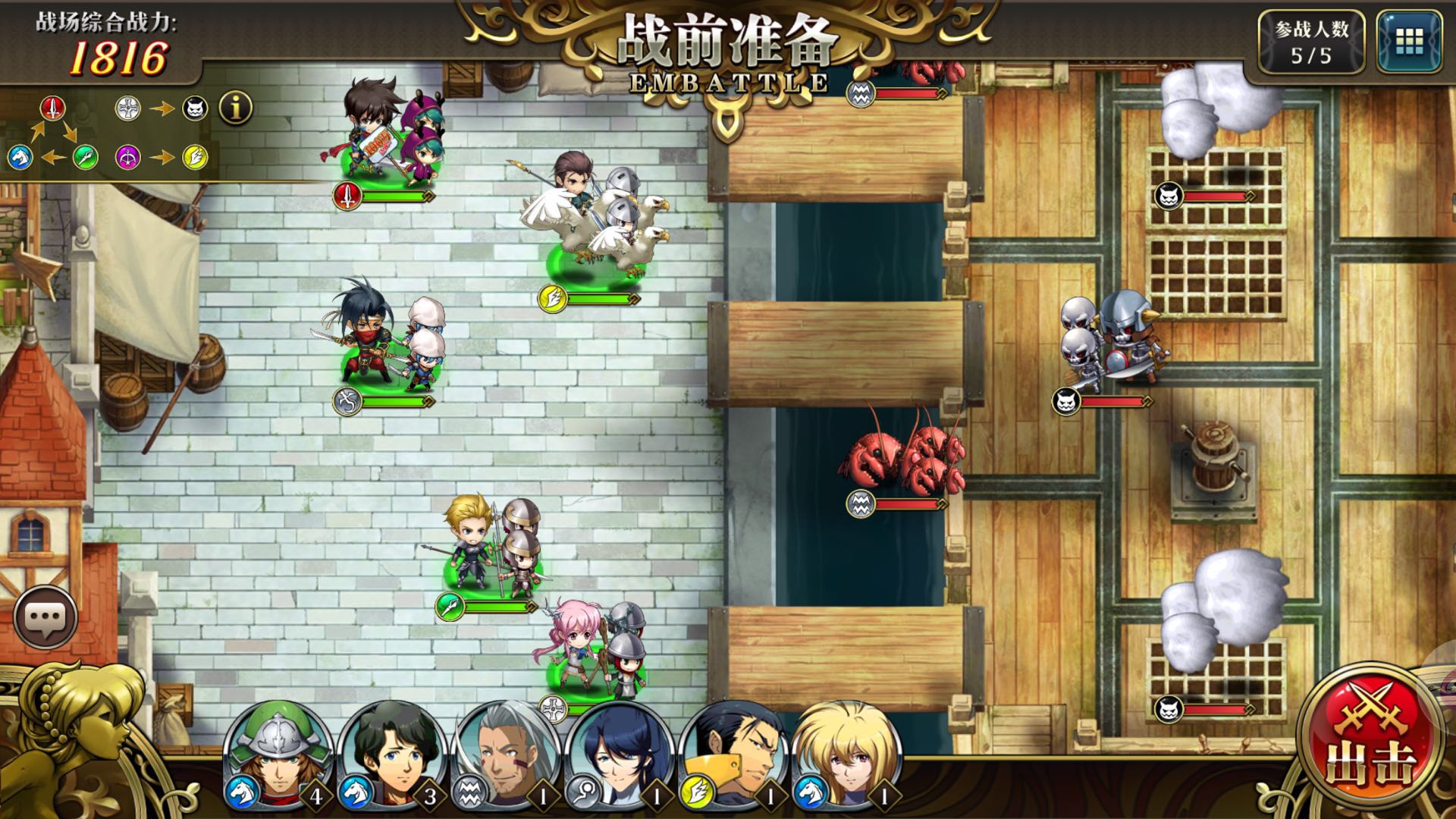Choose the black-haired yellow-collar hero portrait
Screen dimensions: 1456x819
(733, 755)
